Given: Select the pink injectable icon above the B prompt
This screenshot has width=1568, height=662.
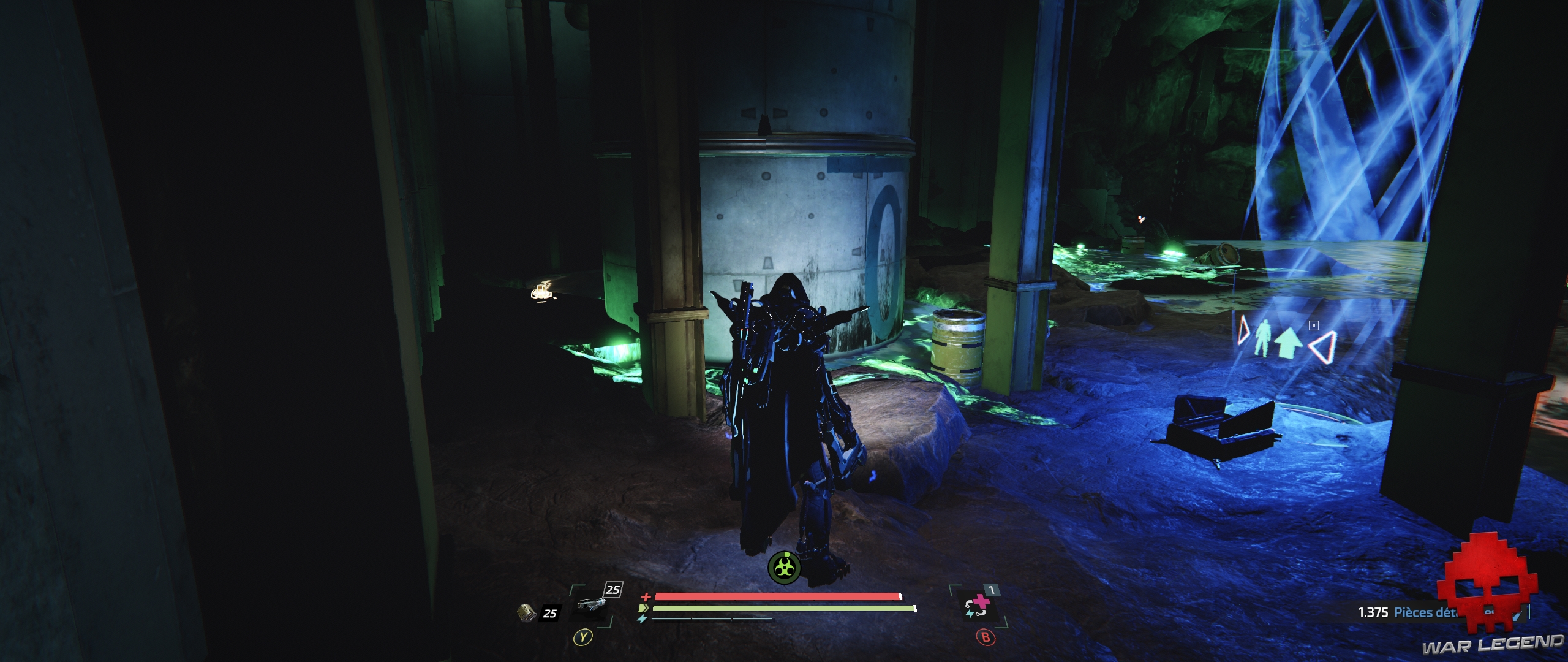Looking at the screenshot, I should pyautogui.click(x=980, y=606).
